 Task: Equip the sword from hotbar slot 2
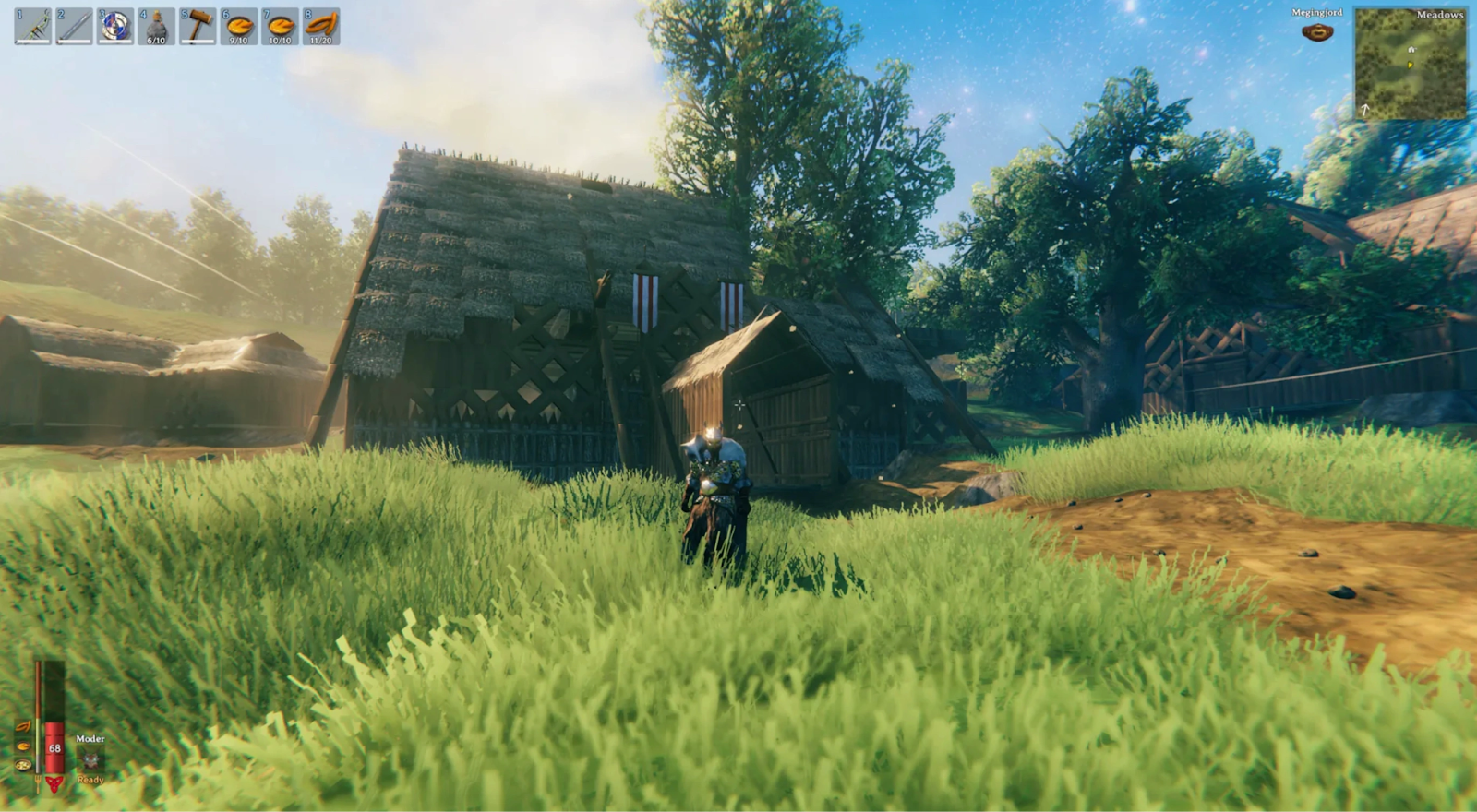pyautogui.click(x=74, y=27)
